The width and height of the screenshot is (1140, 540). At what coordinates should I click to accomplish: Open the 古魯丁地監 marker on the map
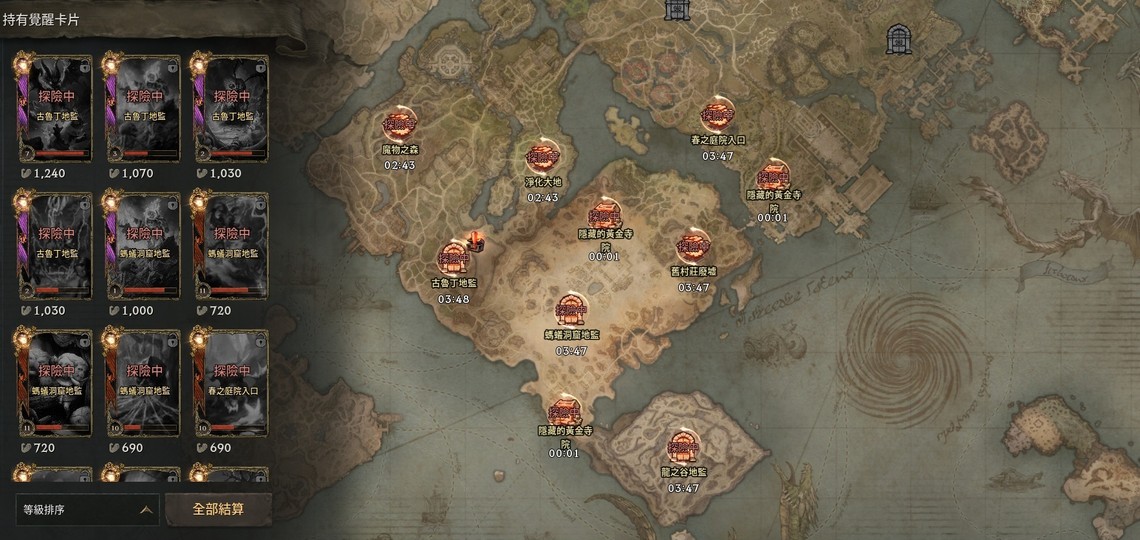[453, 258]
